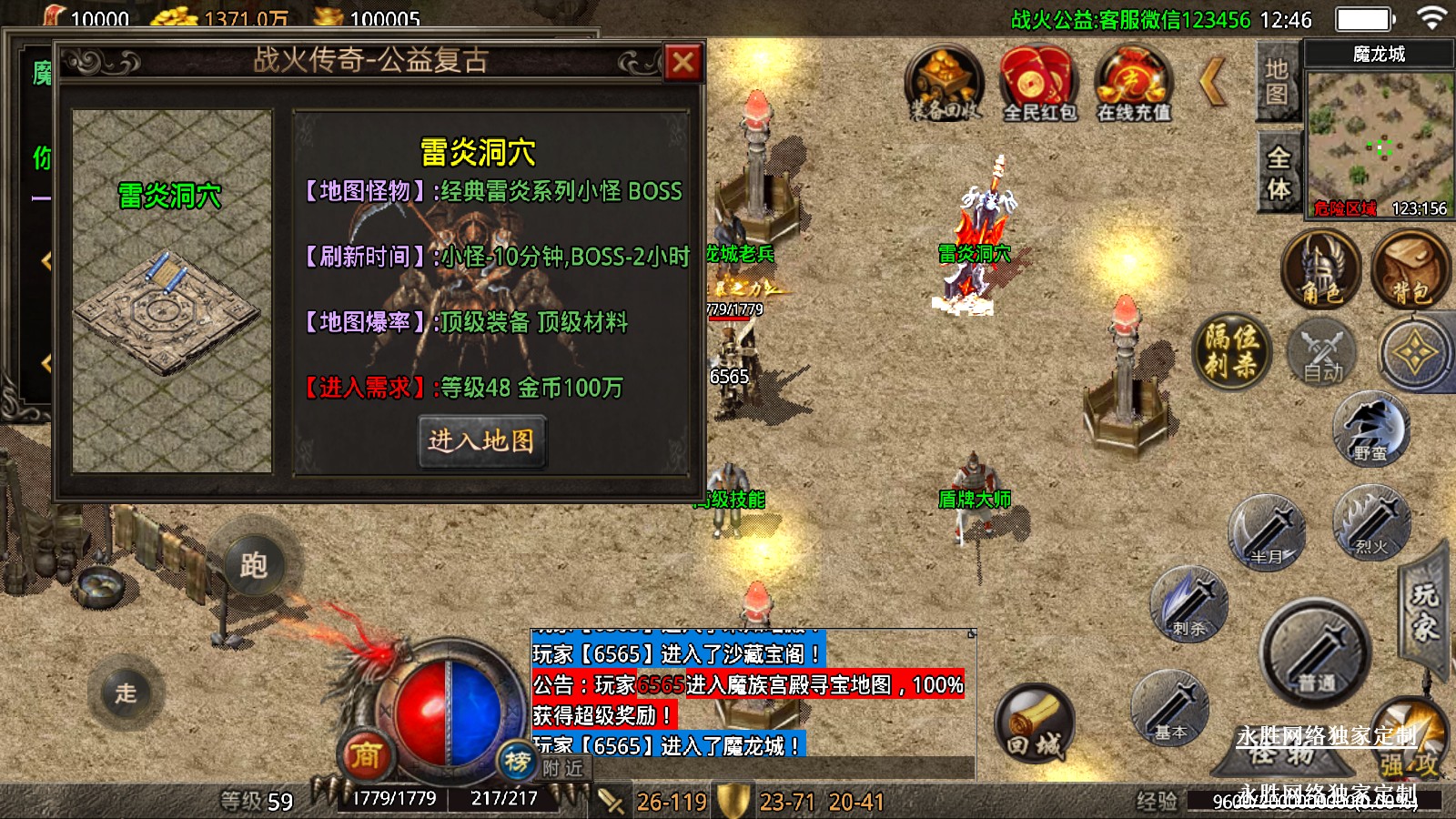Click the 进入地图 button

pyautogui.click(x=481, y=441)
